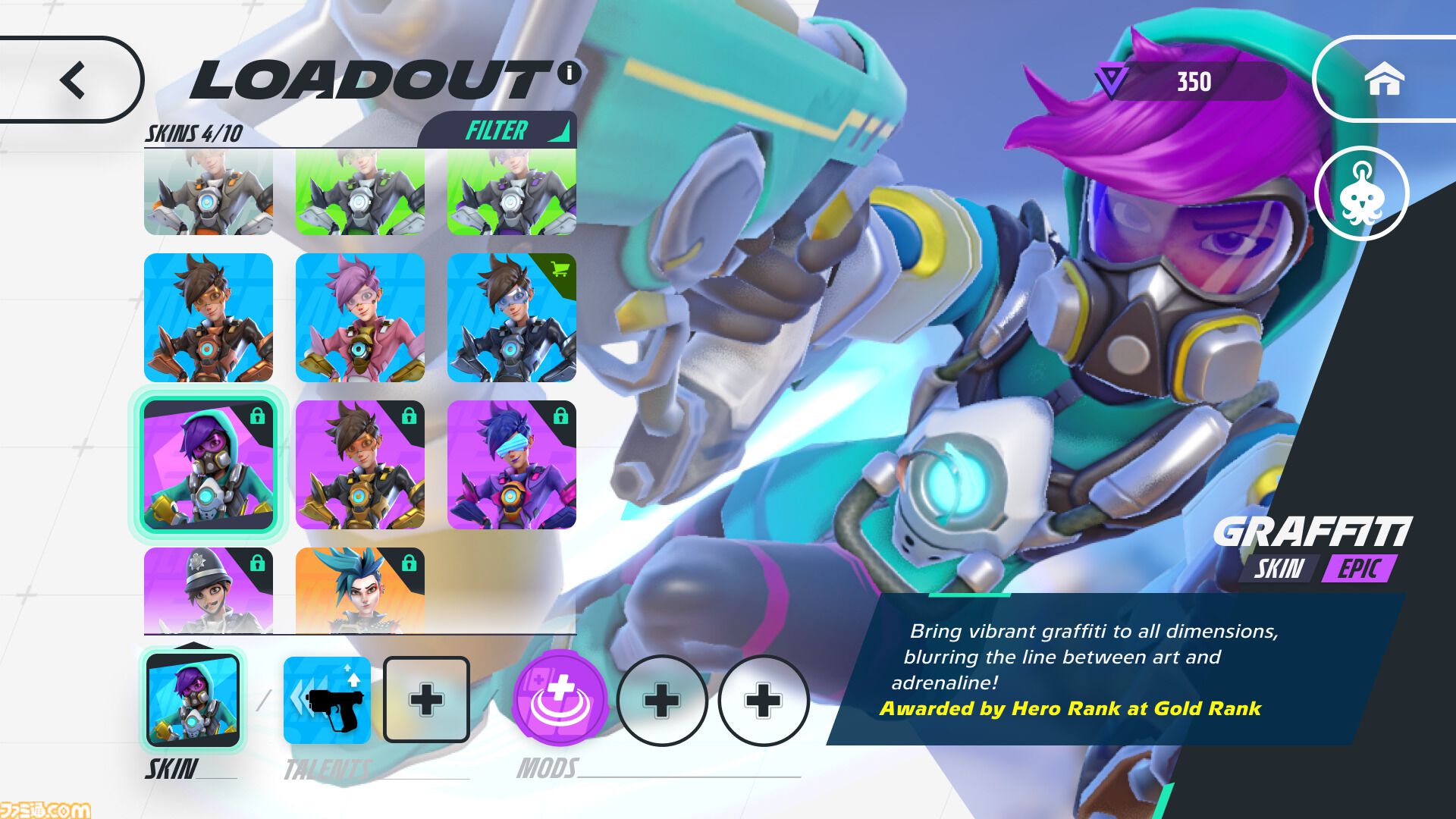Select the equipped Graffiti skin preview
This screenshot has height=819, width=1456.
193,699
